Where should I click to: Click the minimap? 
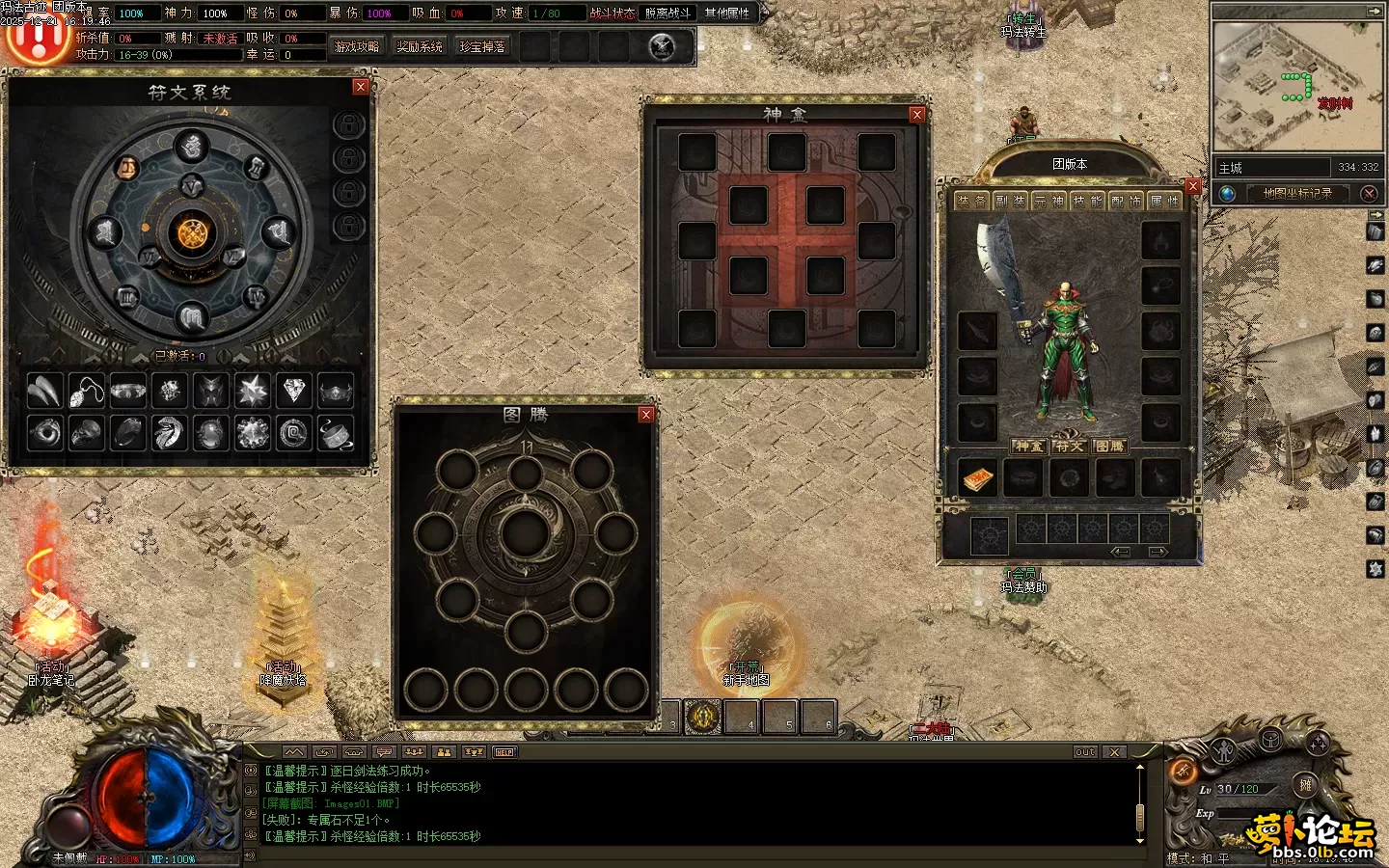pos(1296,87)
